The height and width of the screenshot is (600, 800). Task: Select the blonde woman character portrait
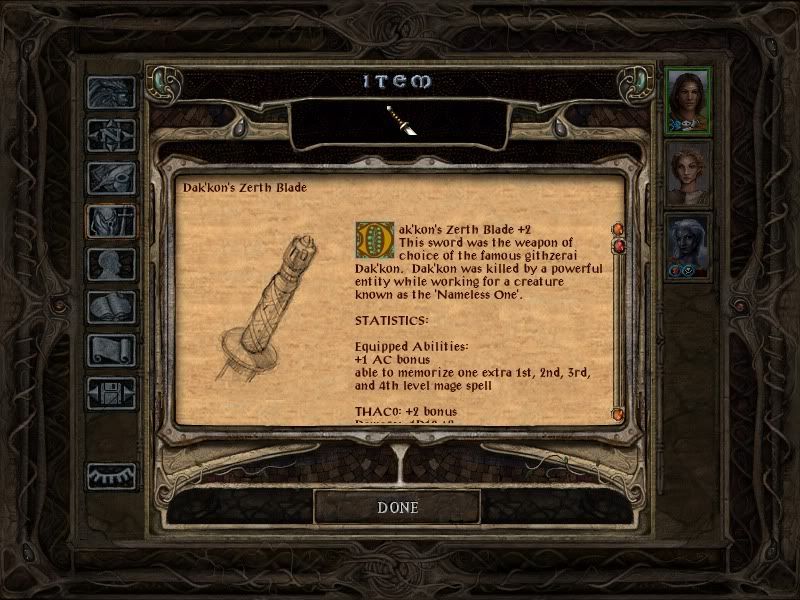(688, 172)
